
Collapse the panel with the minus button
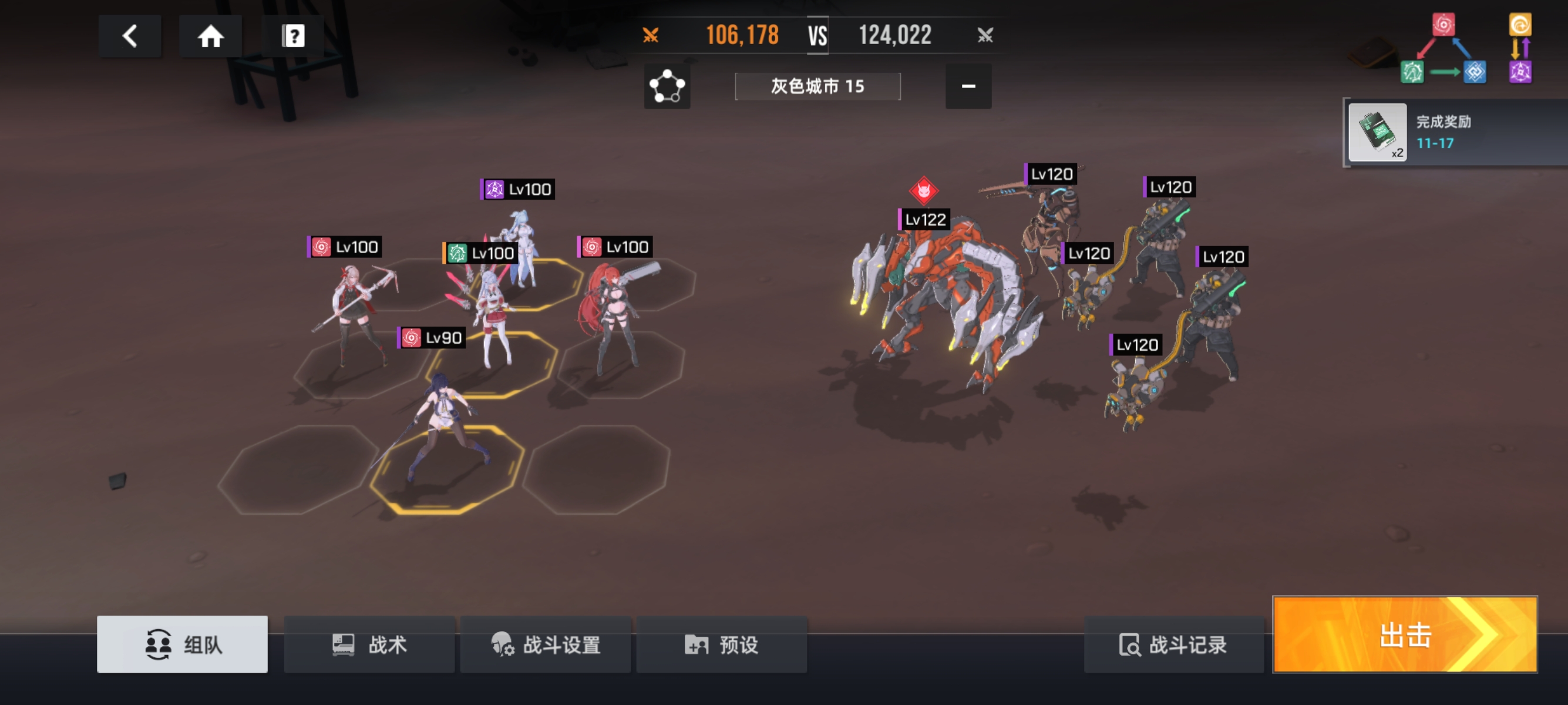[968, 86]
